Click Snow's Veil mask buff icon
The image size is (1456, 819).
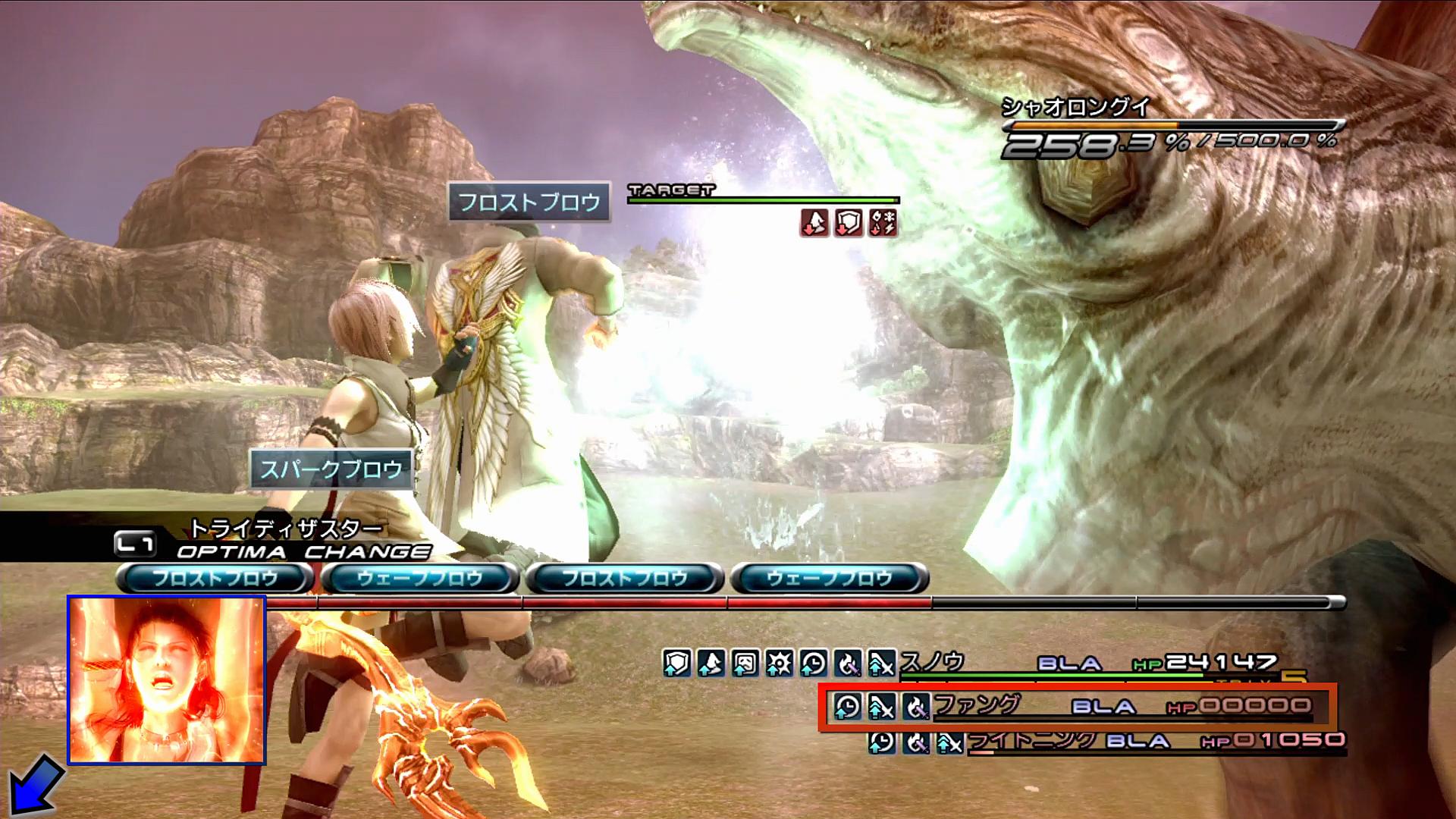[745, 664]
